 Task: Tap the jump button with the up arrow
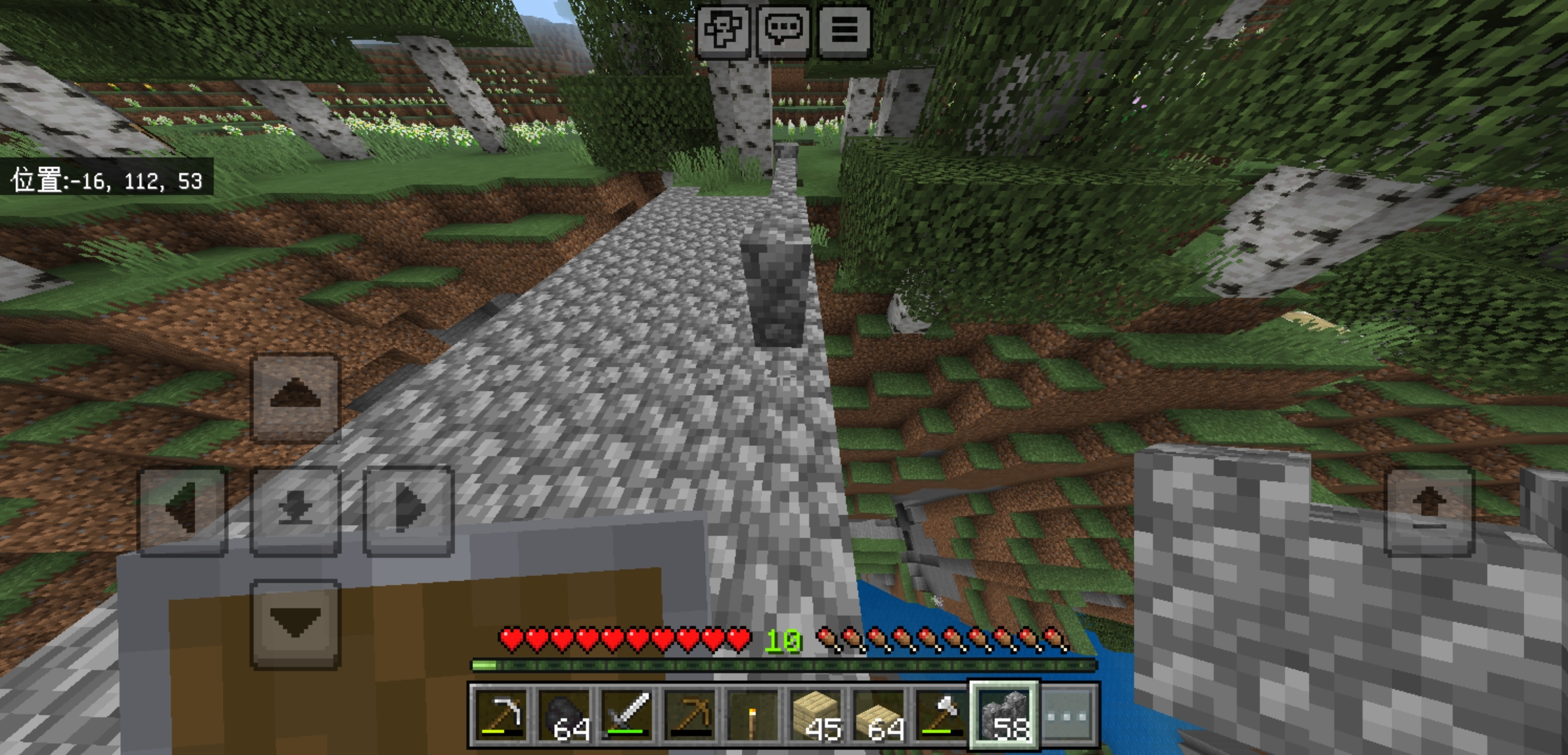coord(1429,511)
